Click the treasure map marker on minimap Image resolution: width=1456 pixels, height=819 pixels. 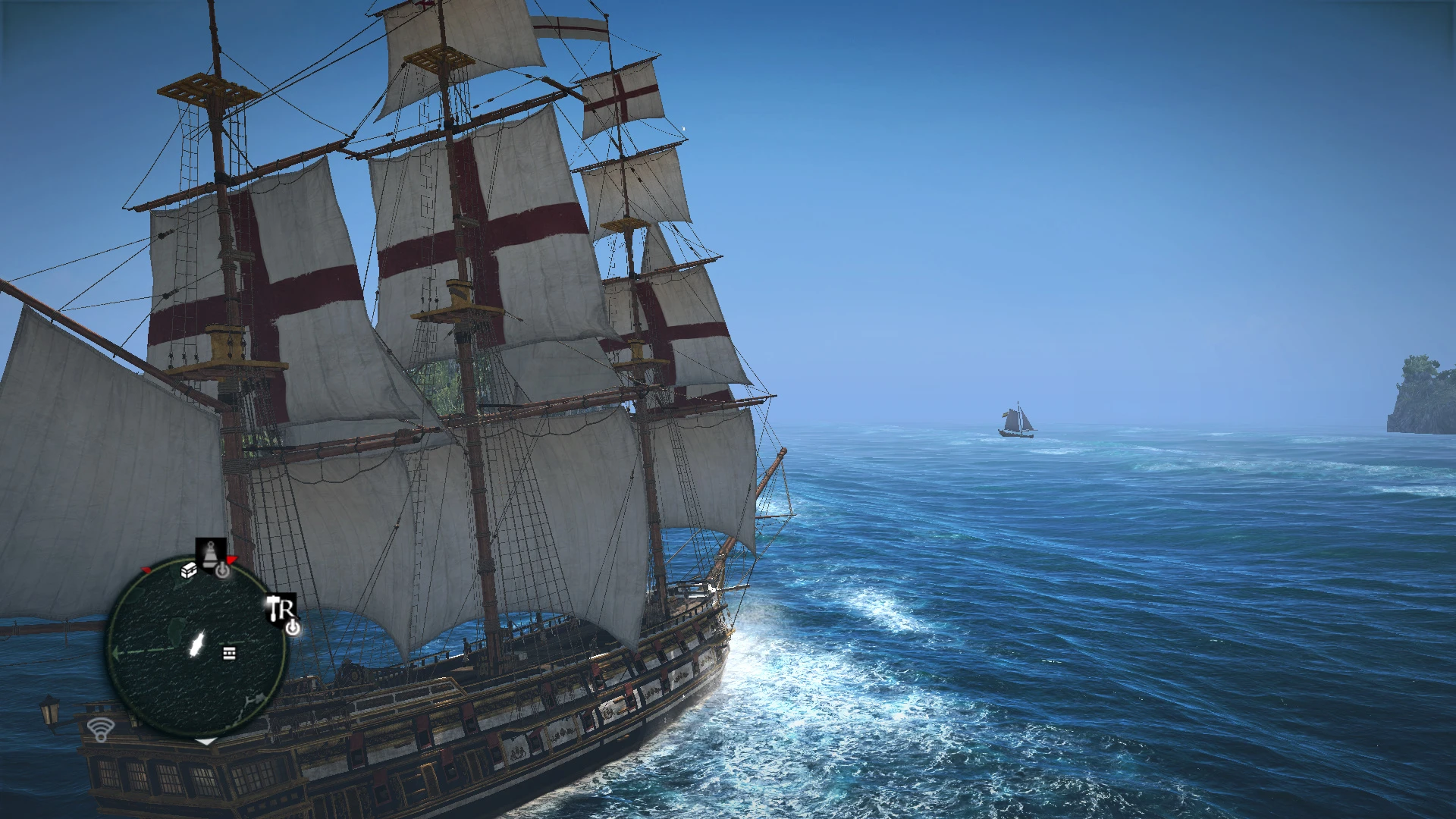coord(229,653)
